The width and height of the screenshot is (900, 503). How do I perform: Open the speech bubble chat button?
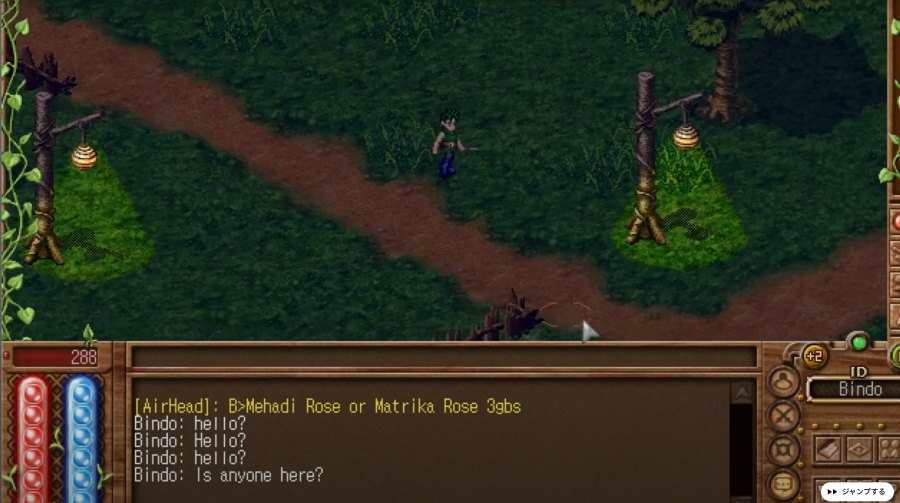[x=783, y=482]
